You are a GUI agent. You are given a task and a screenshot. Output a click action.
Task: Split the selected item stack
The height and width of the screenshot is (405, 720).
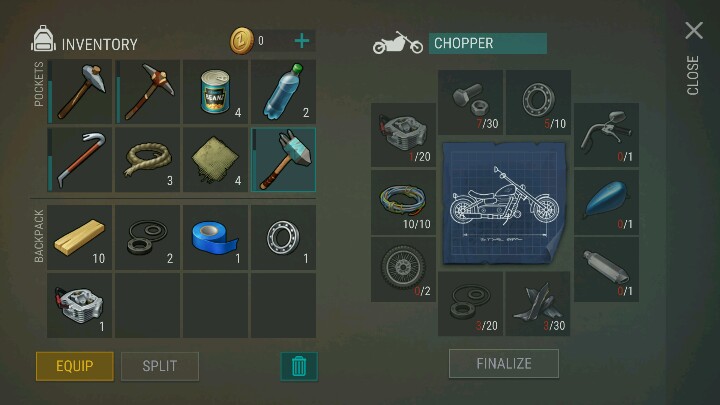tap(160, 365)
